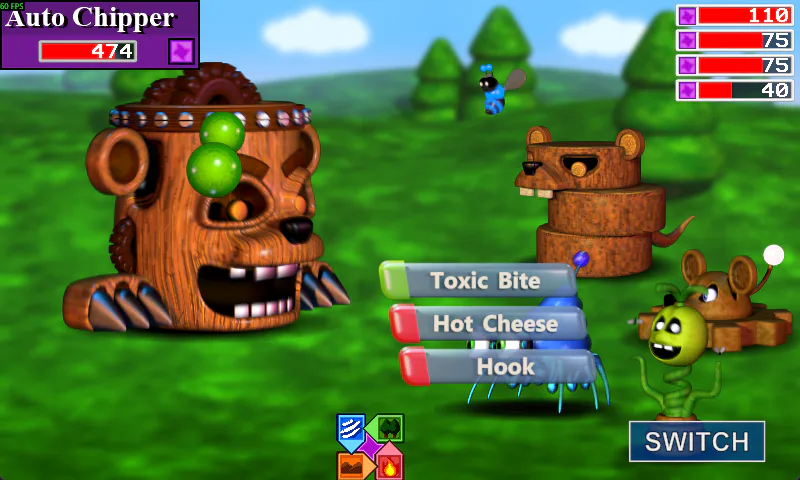Screen dimensions: 800x480
Task: Hit the SWITCH party button
Action: pos(696,442)
